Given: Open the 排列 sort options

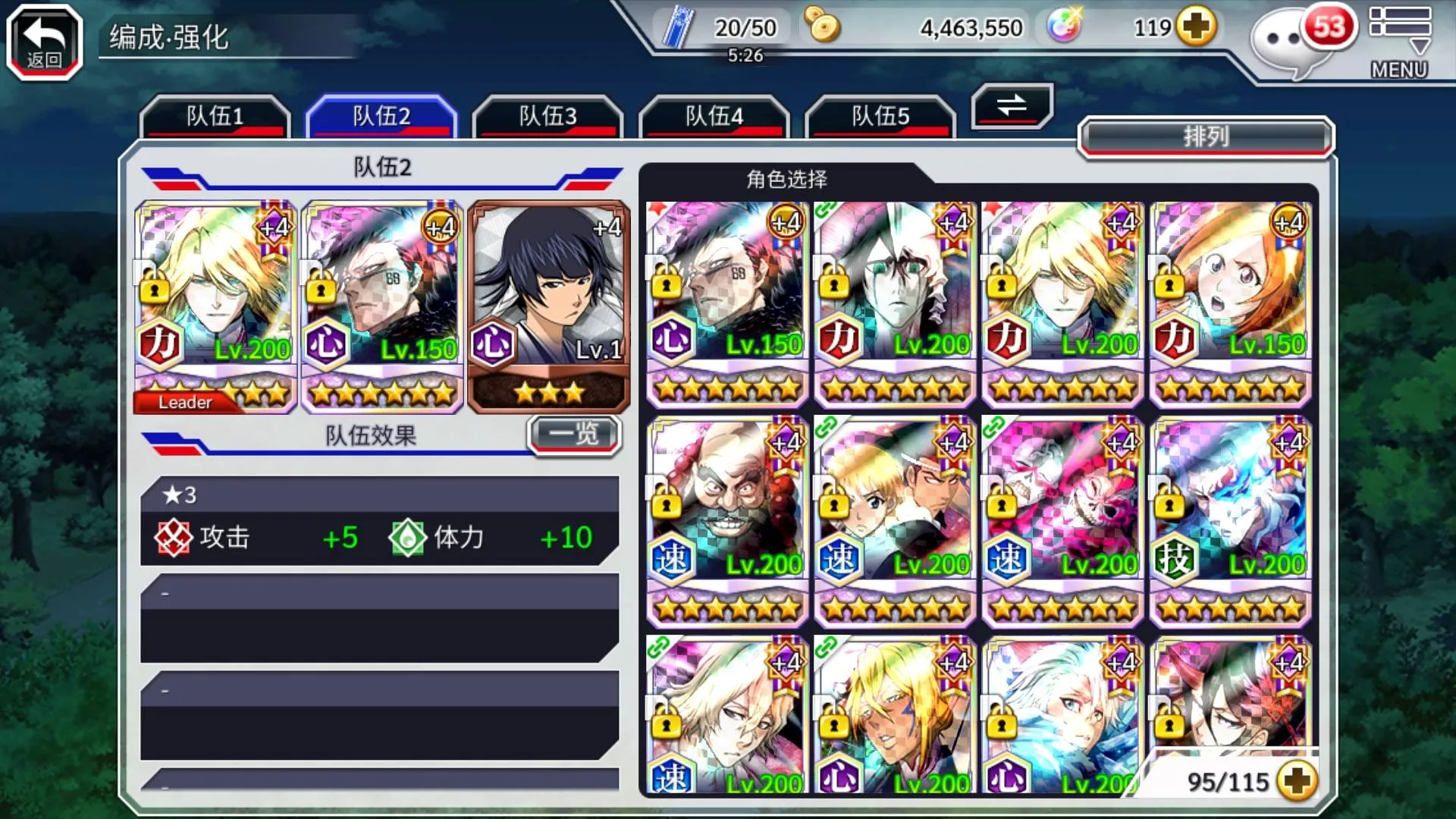Looking at the screenshot, I should pos(1205,137).
